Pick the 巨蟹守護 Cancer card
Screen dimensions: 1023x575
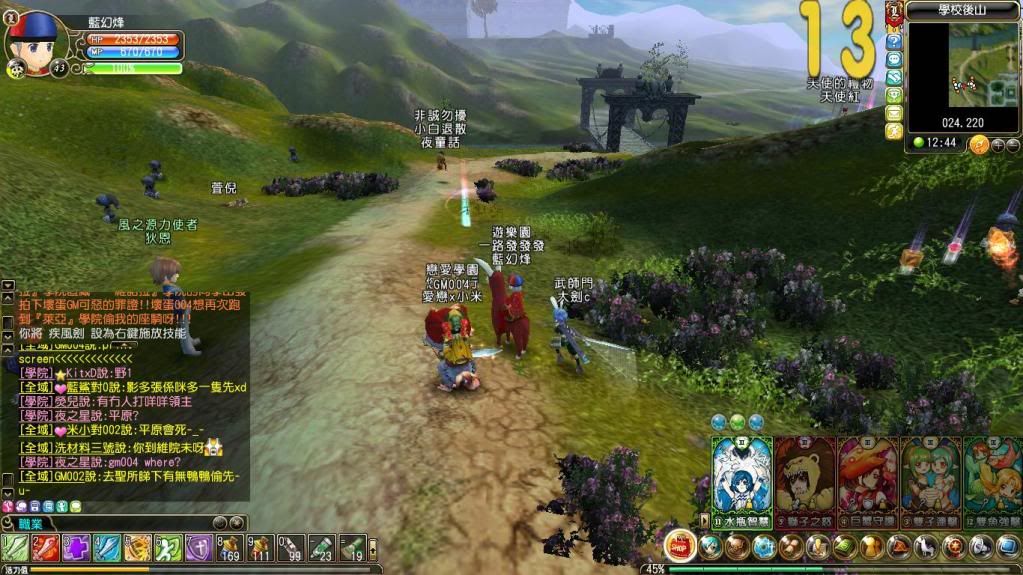tap(867, 480)
